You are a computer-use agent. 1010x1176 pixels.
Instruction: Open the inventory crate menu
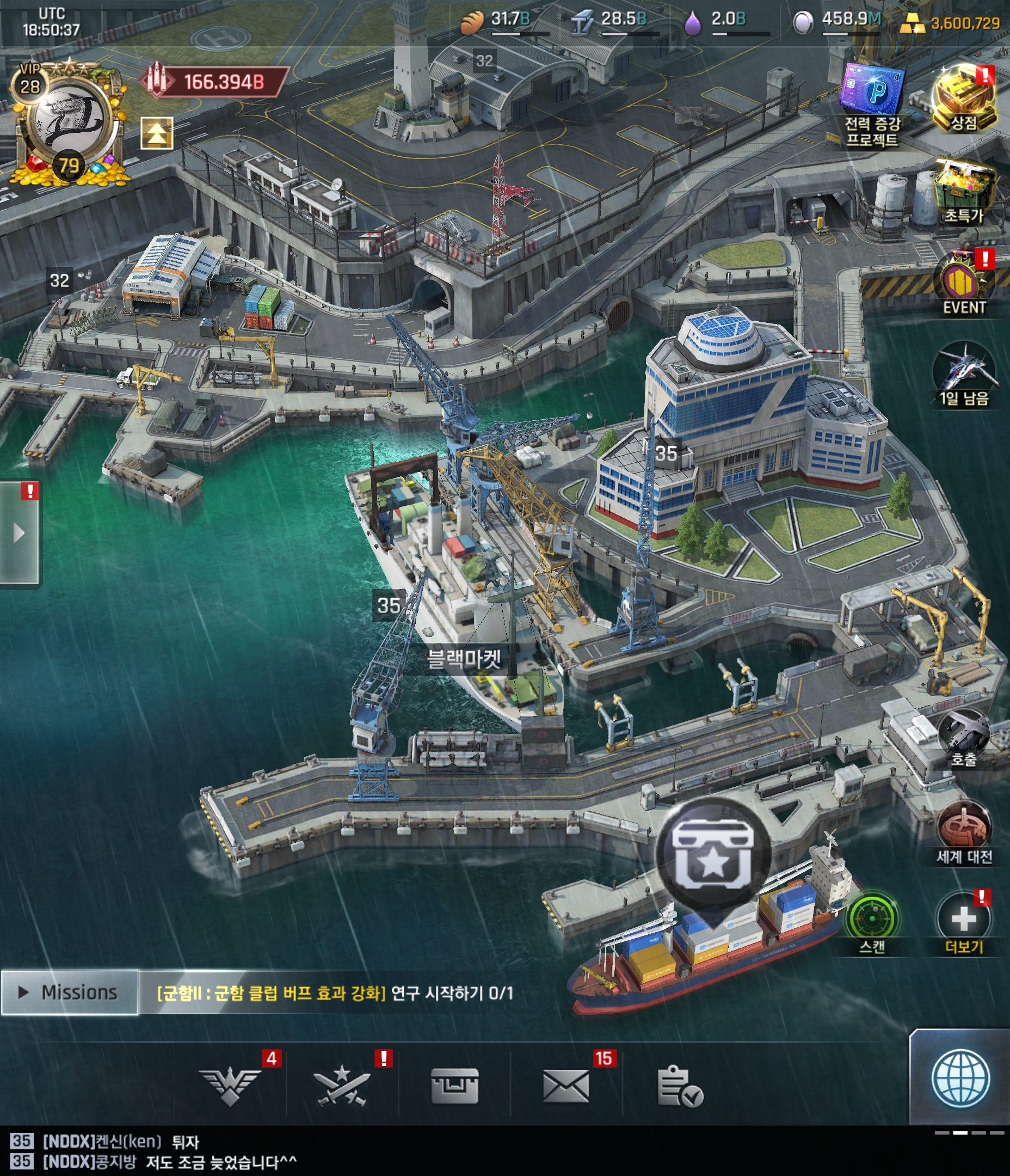pyautogui.click(x=454, y=1085)
